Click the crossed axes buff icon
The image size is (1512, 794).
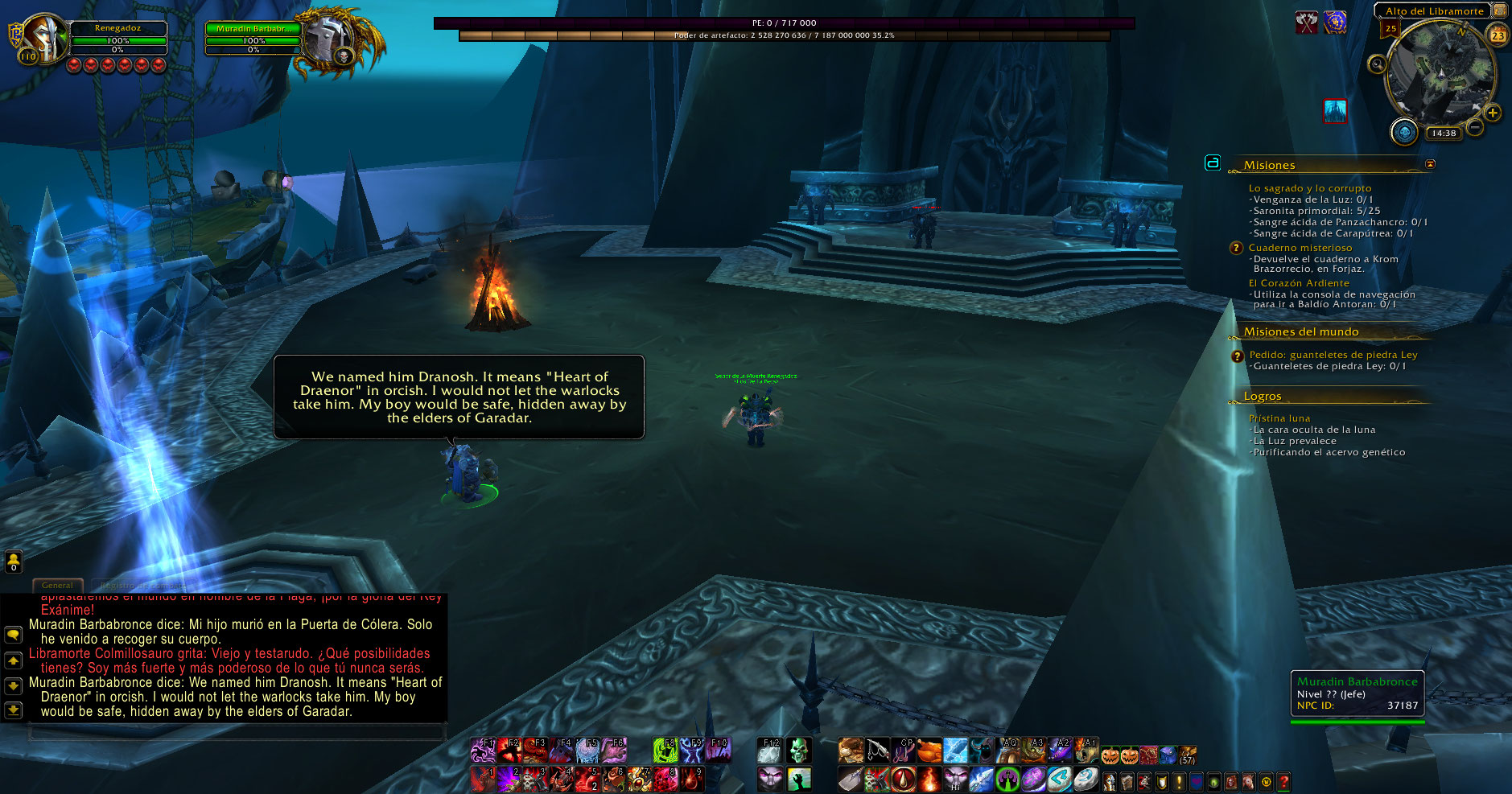coord(1306,23)
